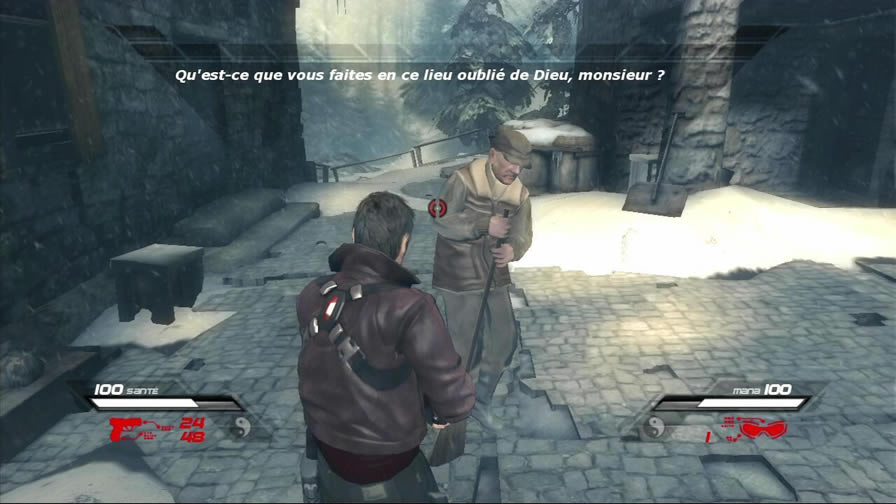Click the yin-yang symbol below the mana bar

point(655,428)
